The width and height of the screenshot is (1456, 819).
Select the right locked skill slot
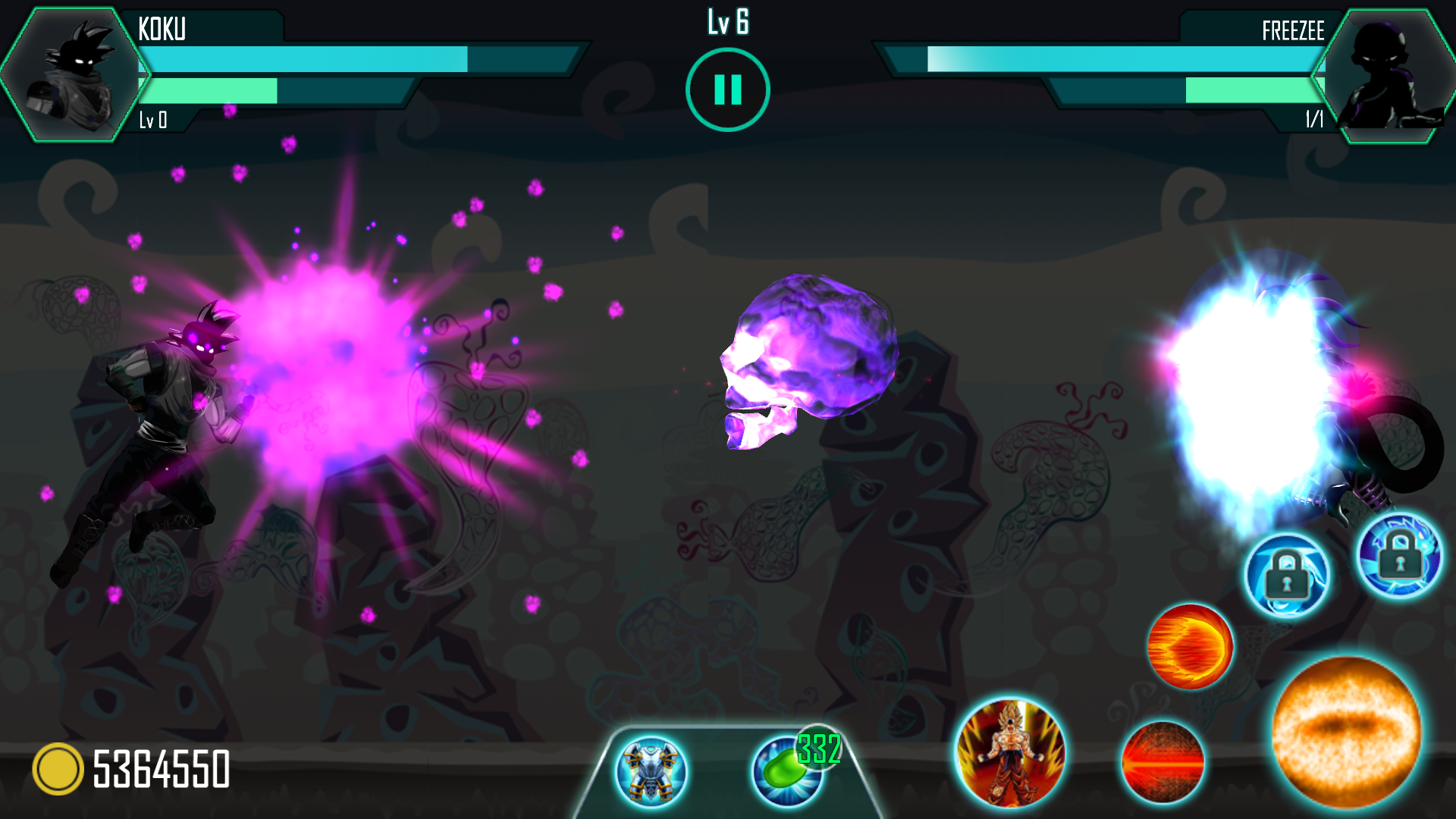[1399, 556]
